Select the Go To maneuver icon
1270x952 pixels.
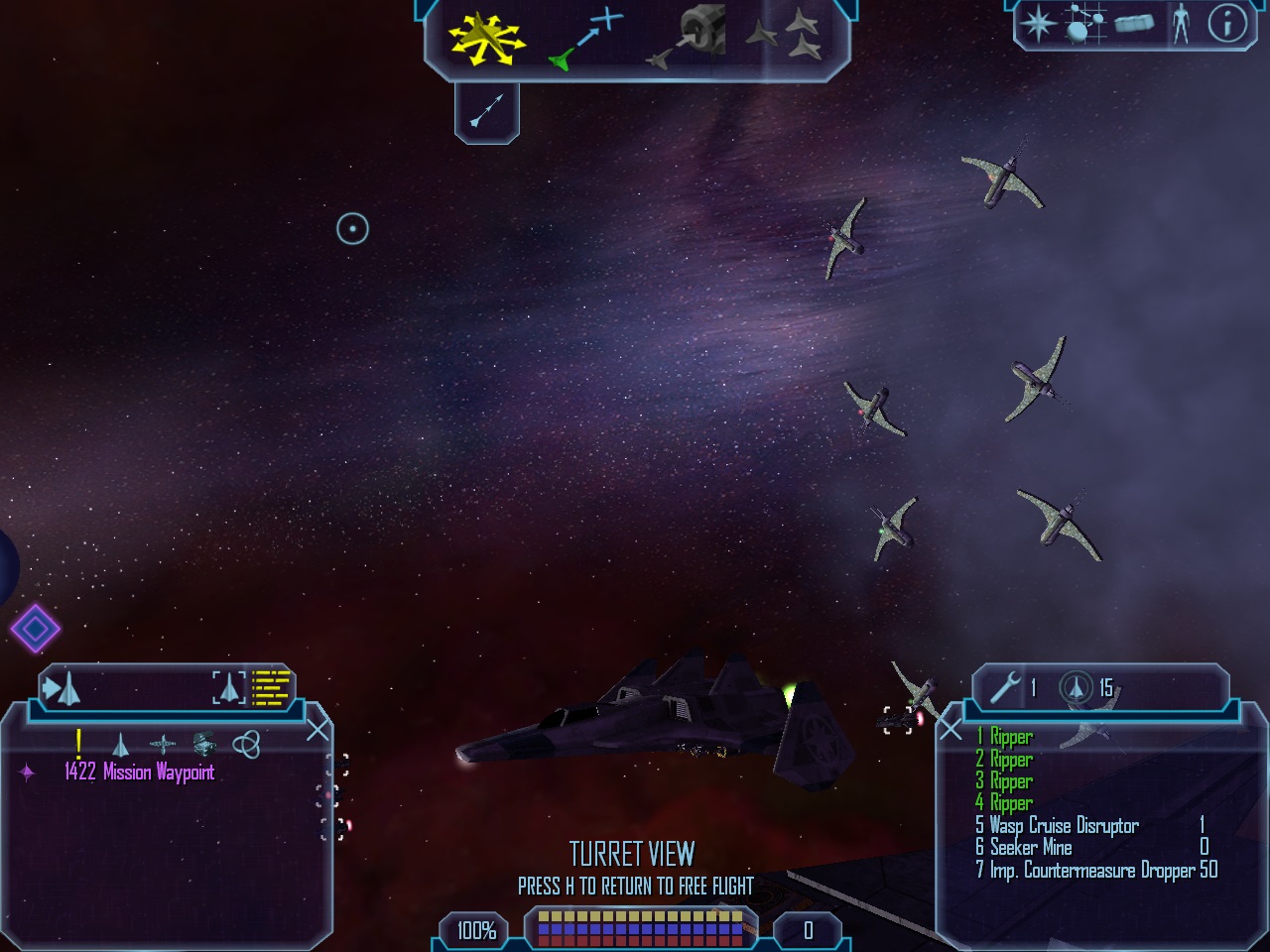pyautogui.click(x=587, y=41)
